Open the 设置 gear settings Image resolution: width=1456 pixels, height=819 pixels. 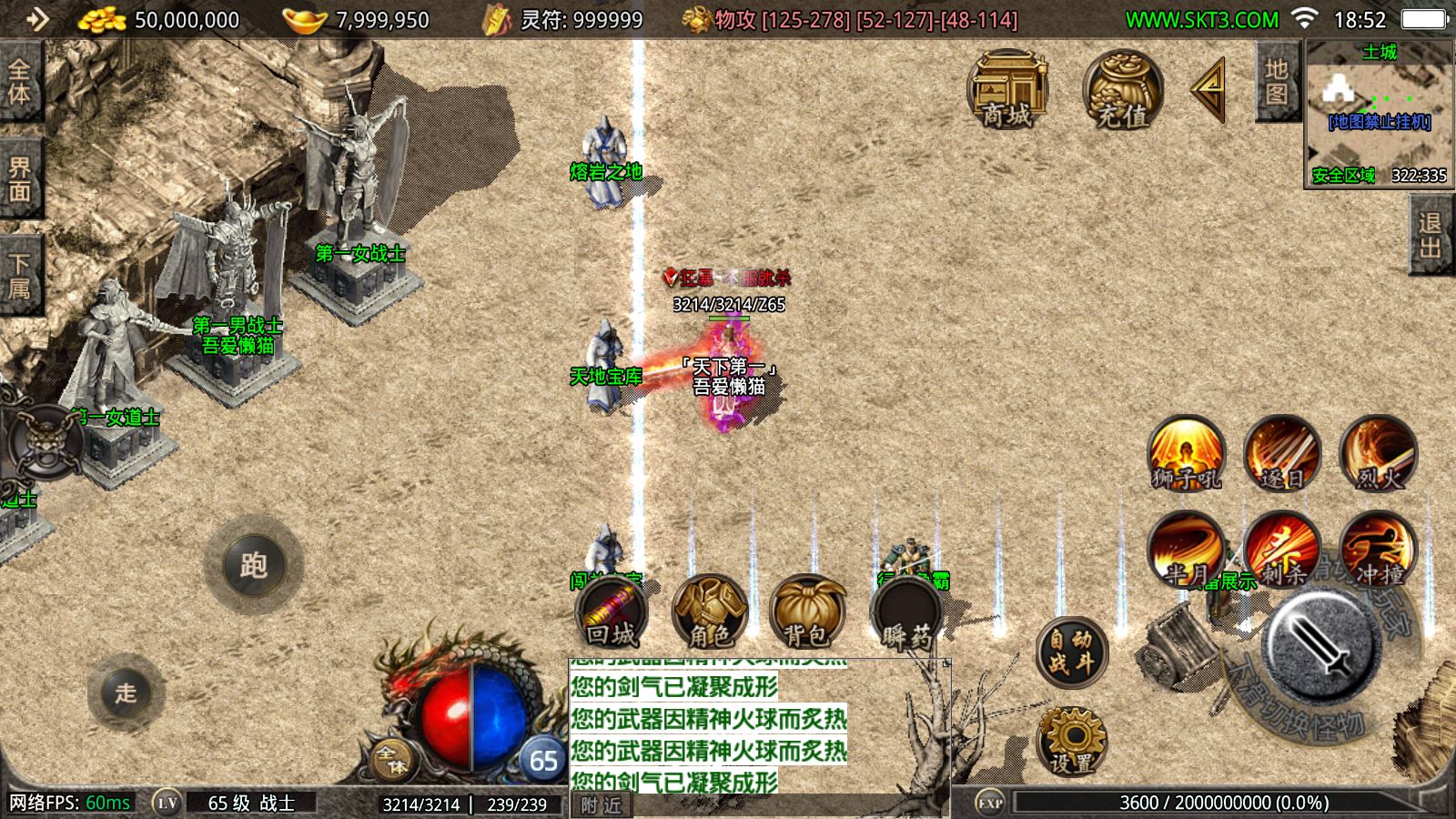pos(1072,741)
